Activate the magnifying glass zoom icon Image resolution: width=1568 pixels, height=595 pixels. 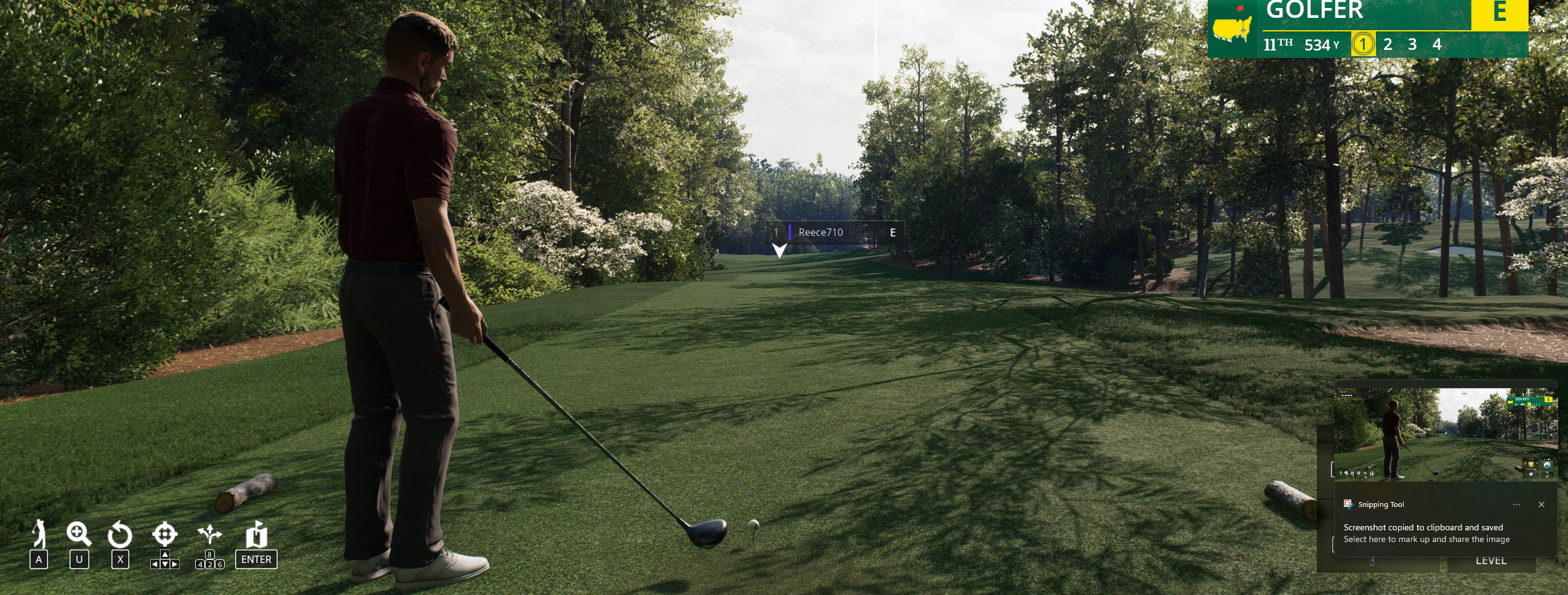tap(79, 534)
